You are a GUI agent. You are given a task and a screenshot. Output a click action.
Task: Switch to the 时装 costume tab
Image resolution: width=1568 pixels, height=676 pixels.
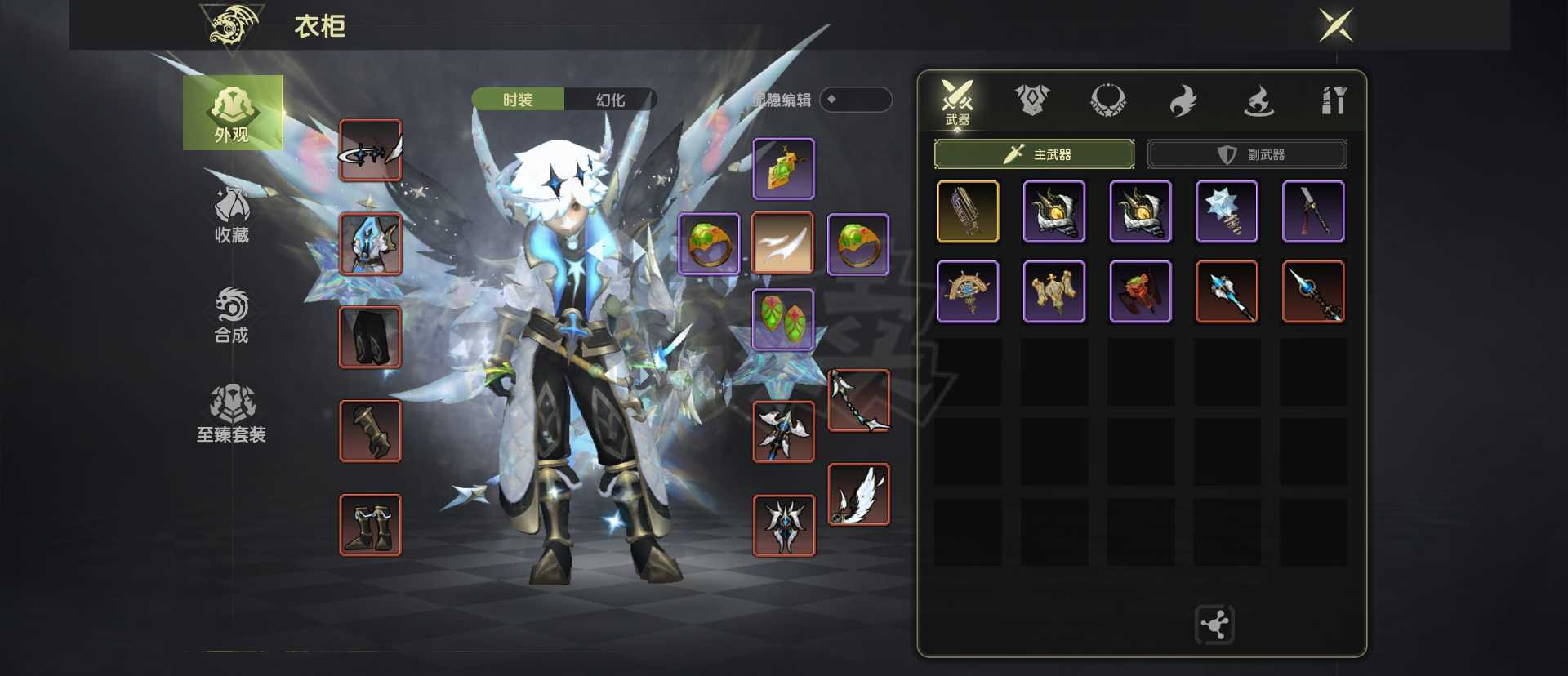518,100
